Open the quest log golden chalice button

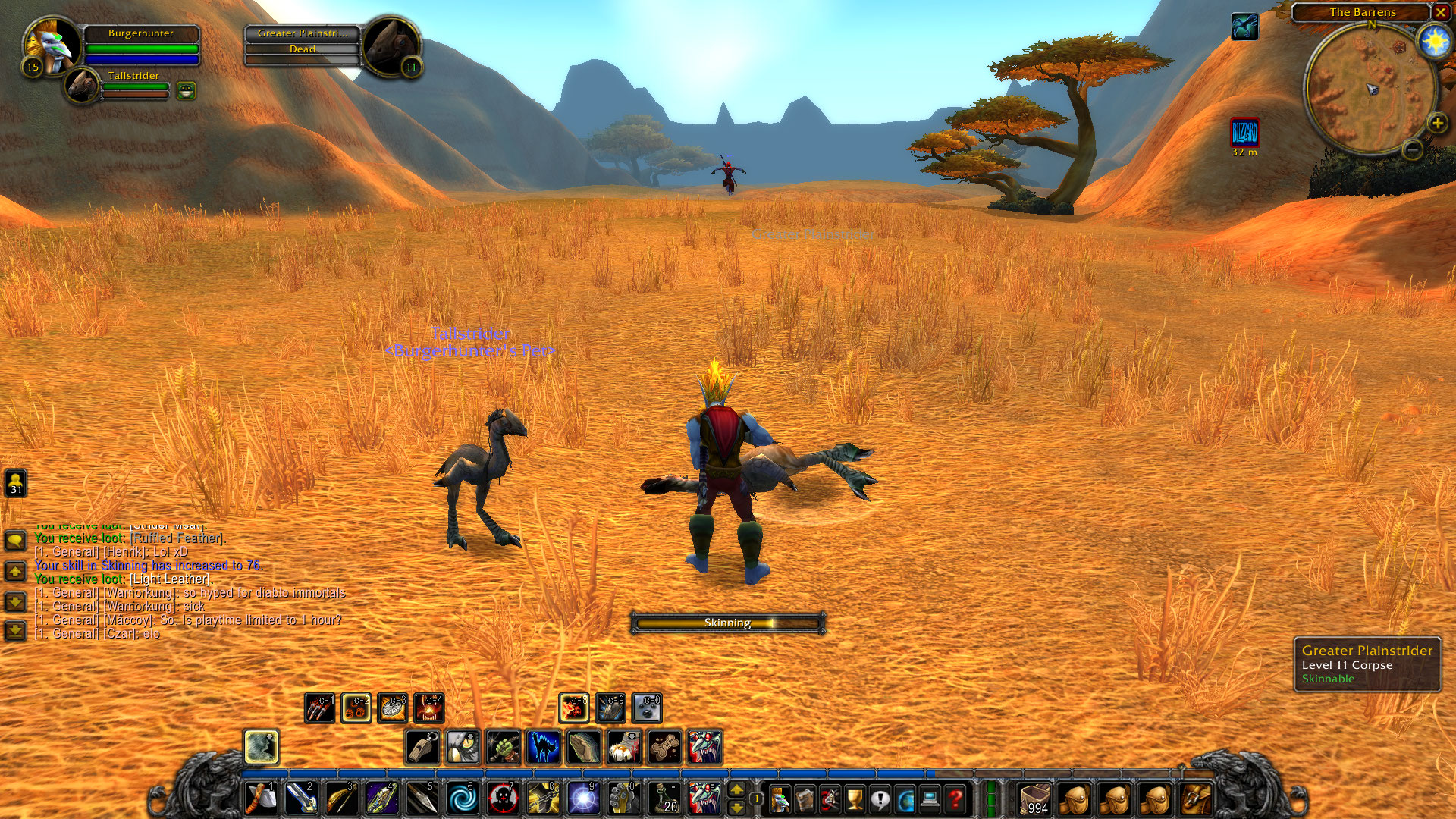tap(855, 799)
